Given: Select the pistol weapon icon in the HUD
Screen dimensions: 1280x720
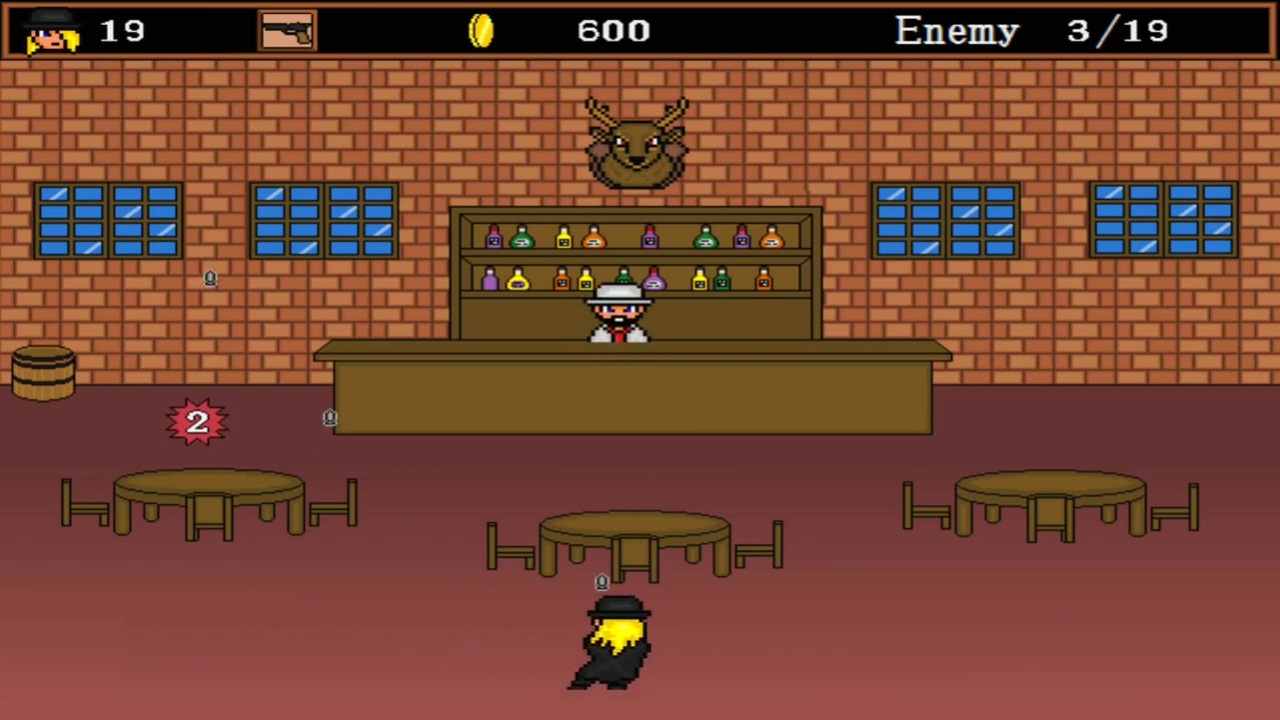Looking at the screenshot, I should pyautogui.click(x=287, y=29).
